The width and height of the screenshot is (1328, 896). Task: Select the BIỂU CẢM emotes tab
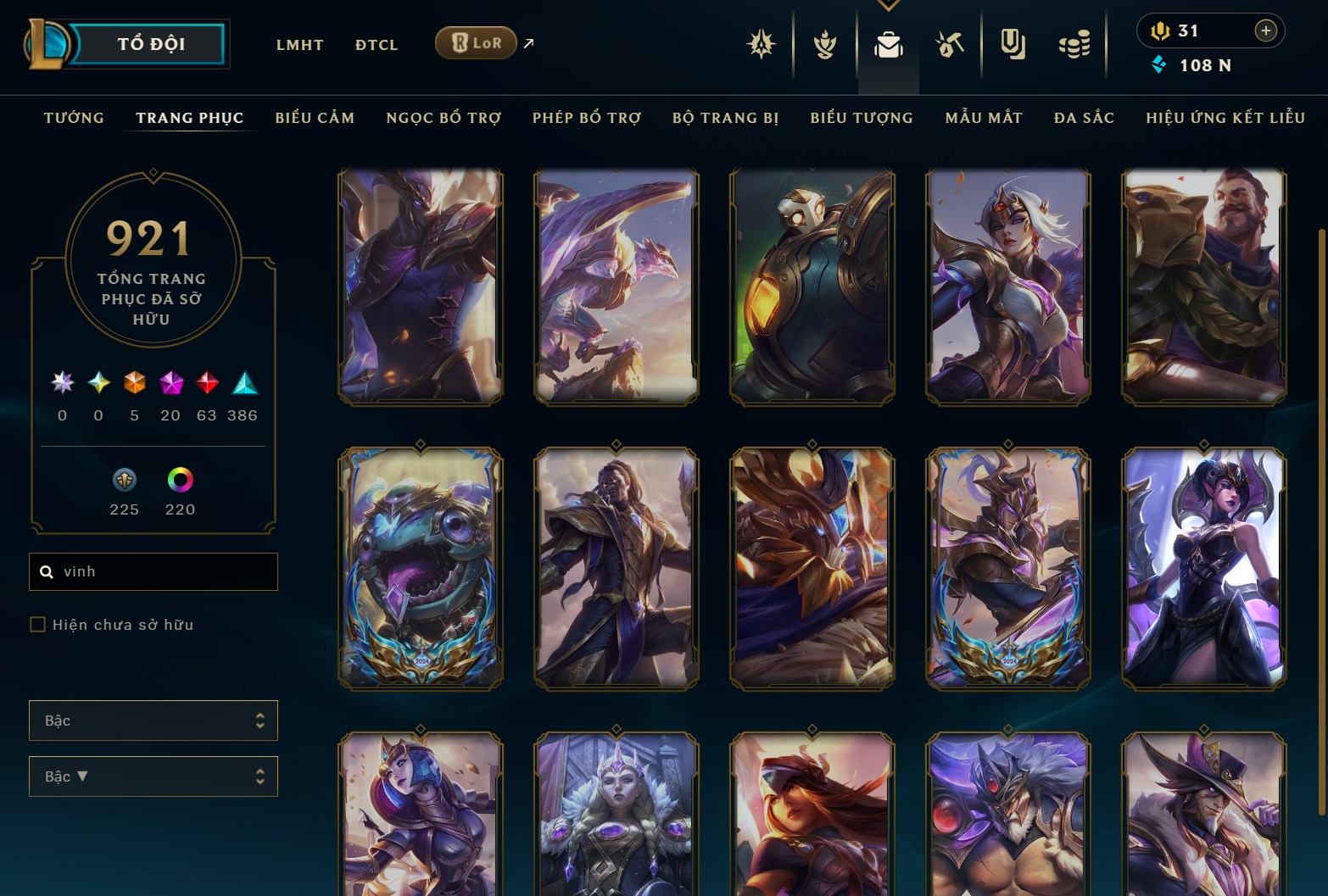(x=315, y=118)
